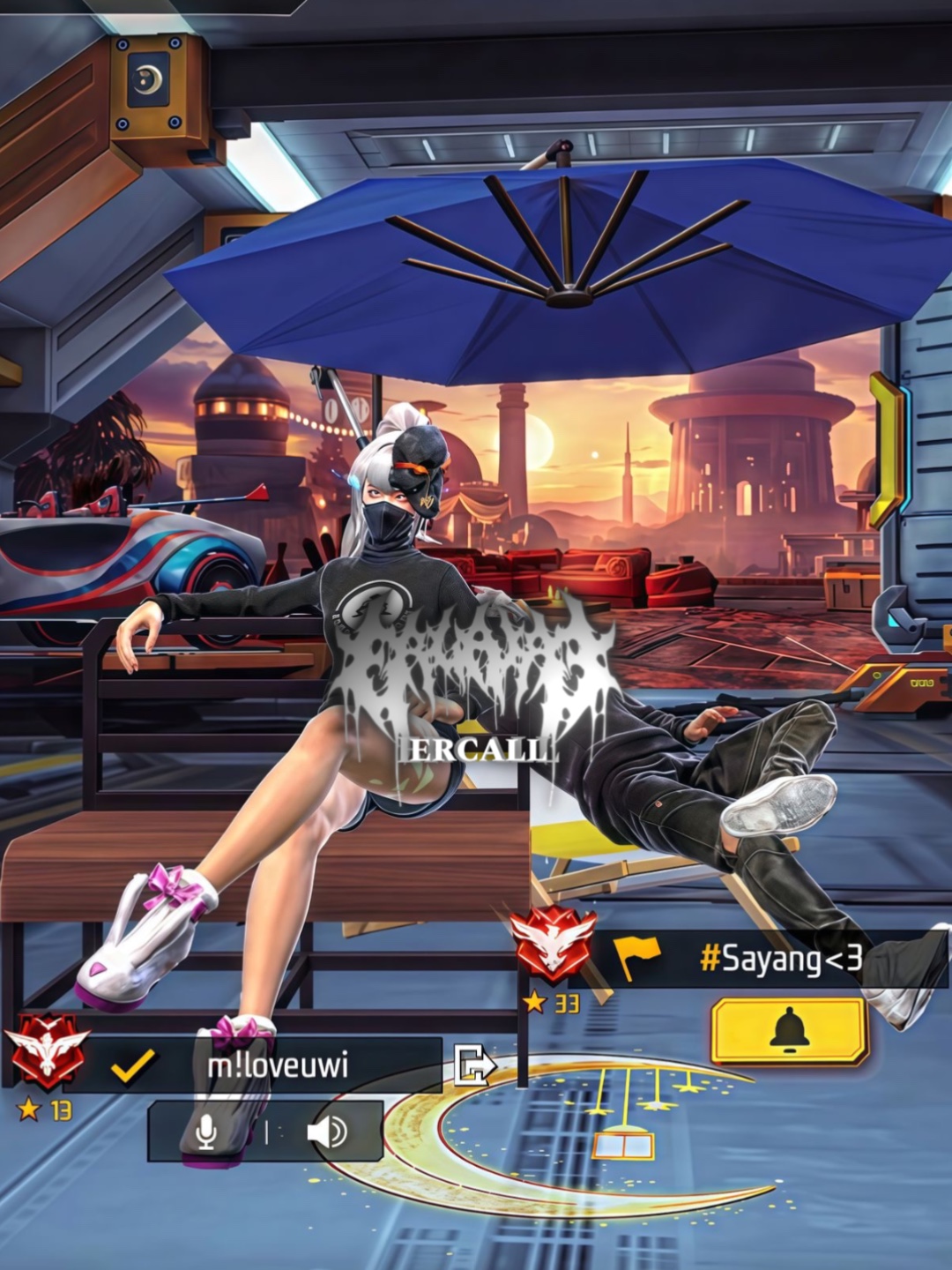Toggle the speaker sound icon

(326, 1132)
